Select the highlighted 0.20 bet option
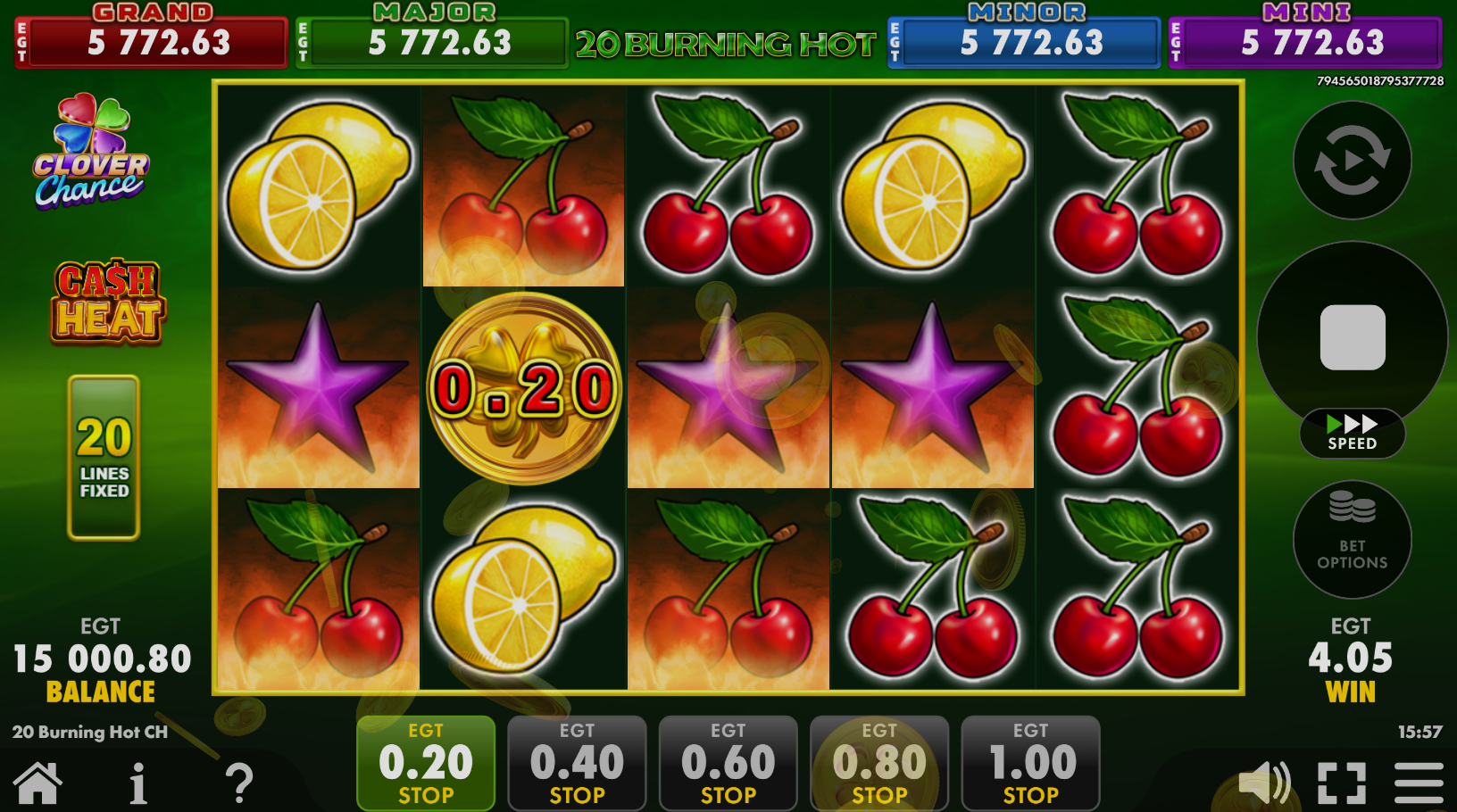This screenshot has width=1457, height=812. coord(425,763)
